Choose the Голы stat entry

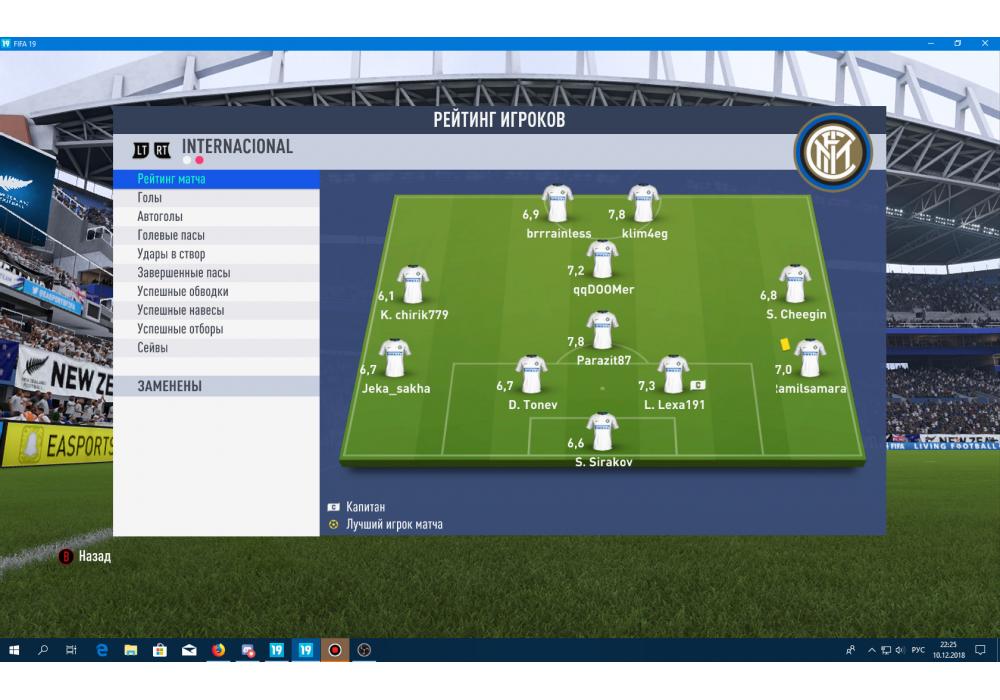pos(150,198)
